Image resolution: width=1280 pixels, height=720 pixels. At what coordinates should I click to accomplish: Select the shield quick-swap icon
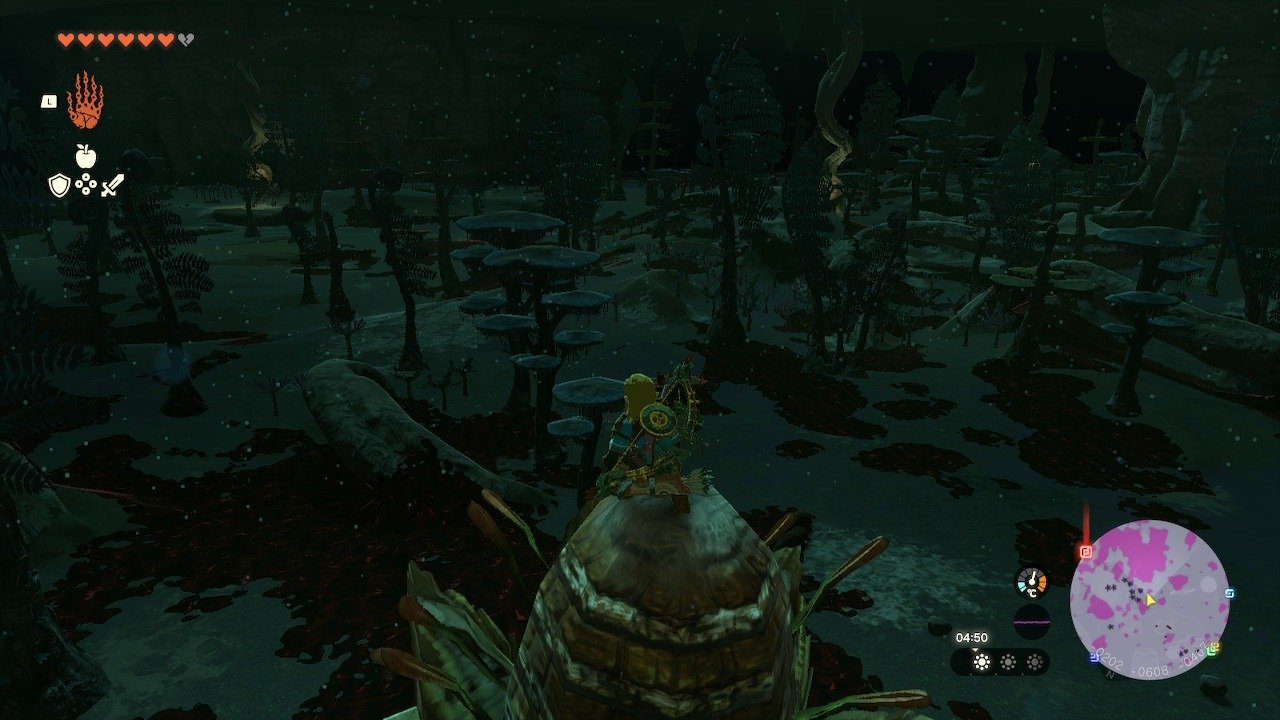(x=59, y=185)
